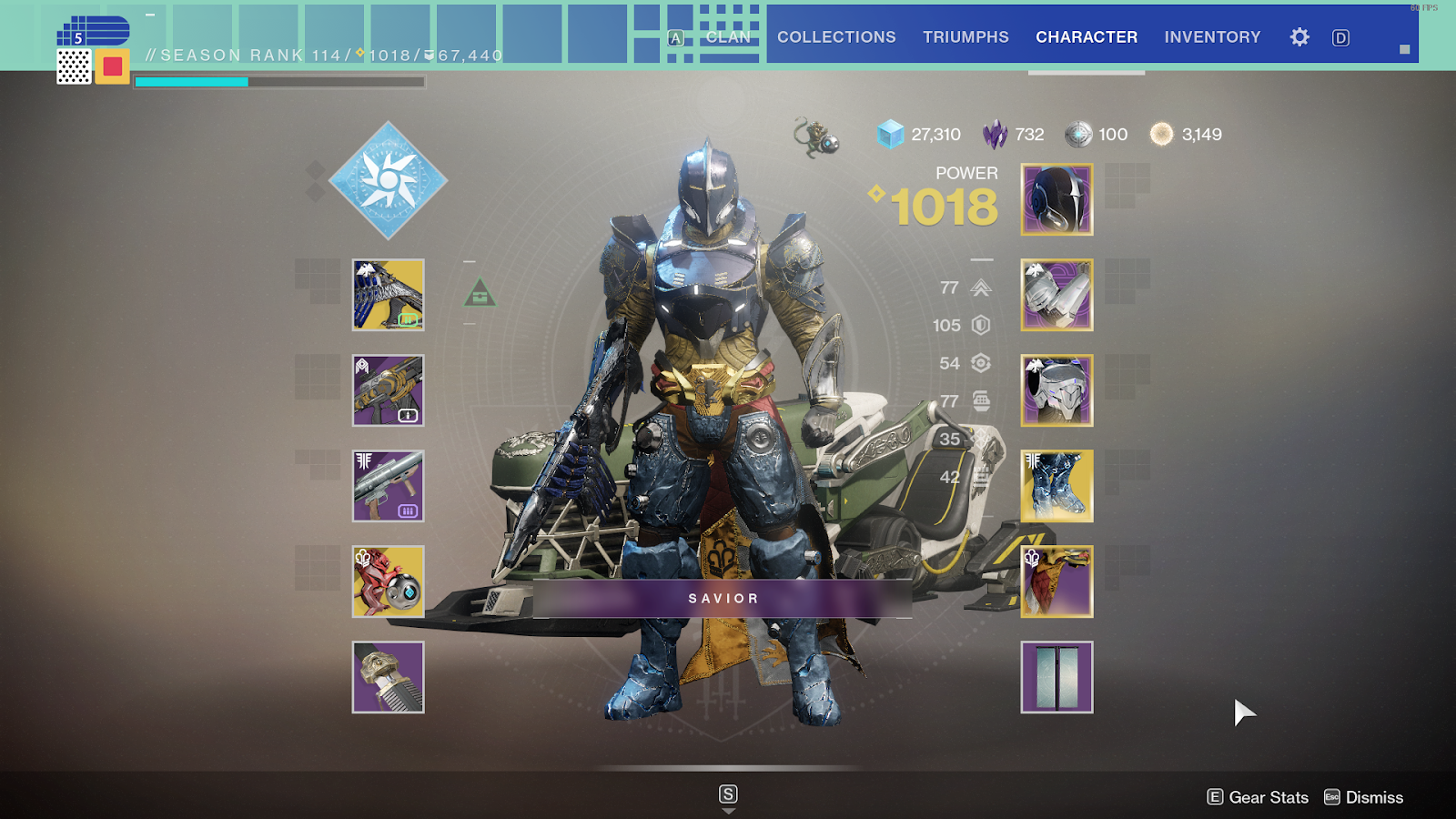
Task: Open the Triumphs tab
Action: (x=966, y=37)
